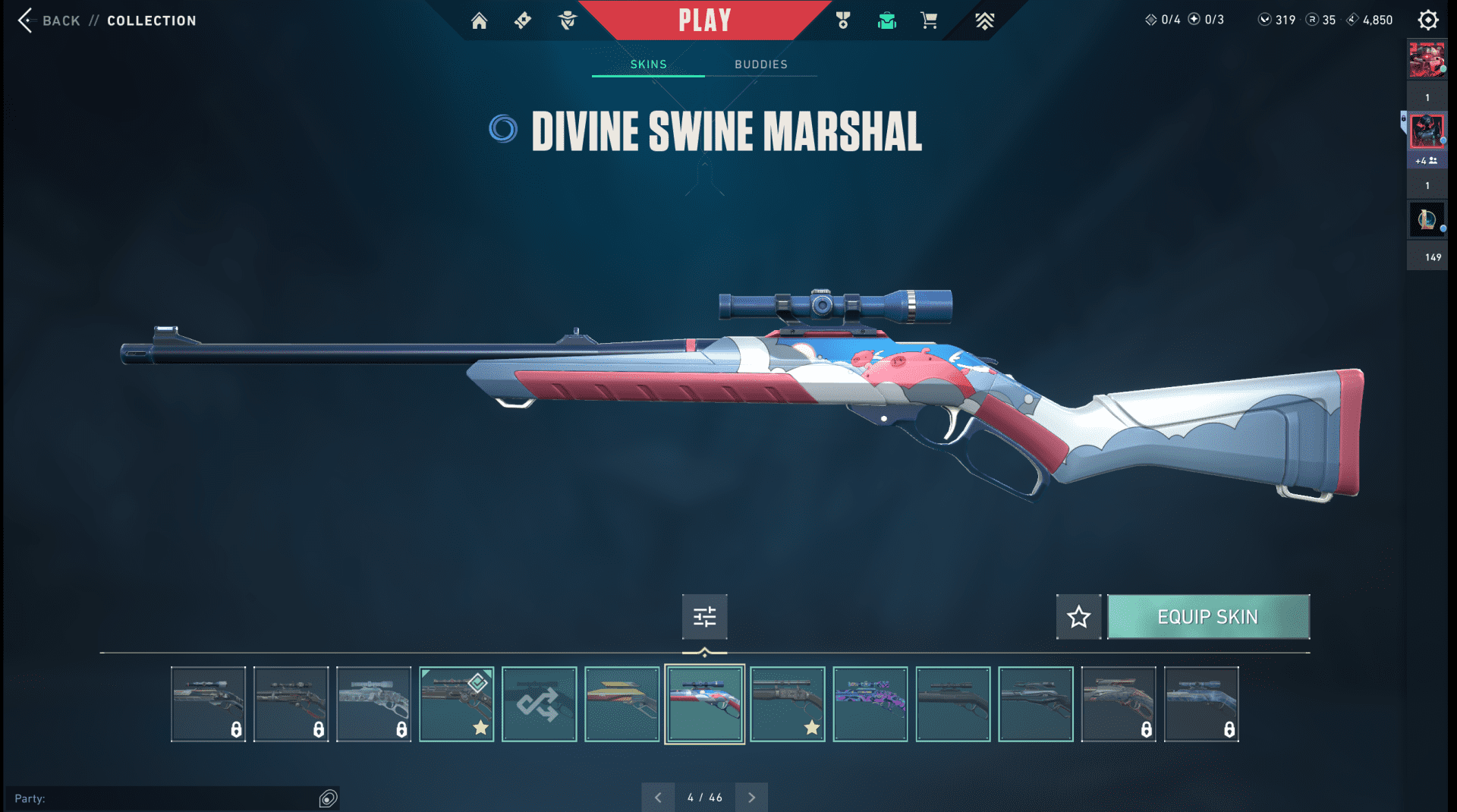Equip the Divine Swine Marshal skin
This screenshot has height=812, width=1457.
coord(1207,617)
